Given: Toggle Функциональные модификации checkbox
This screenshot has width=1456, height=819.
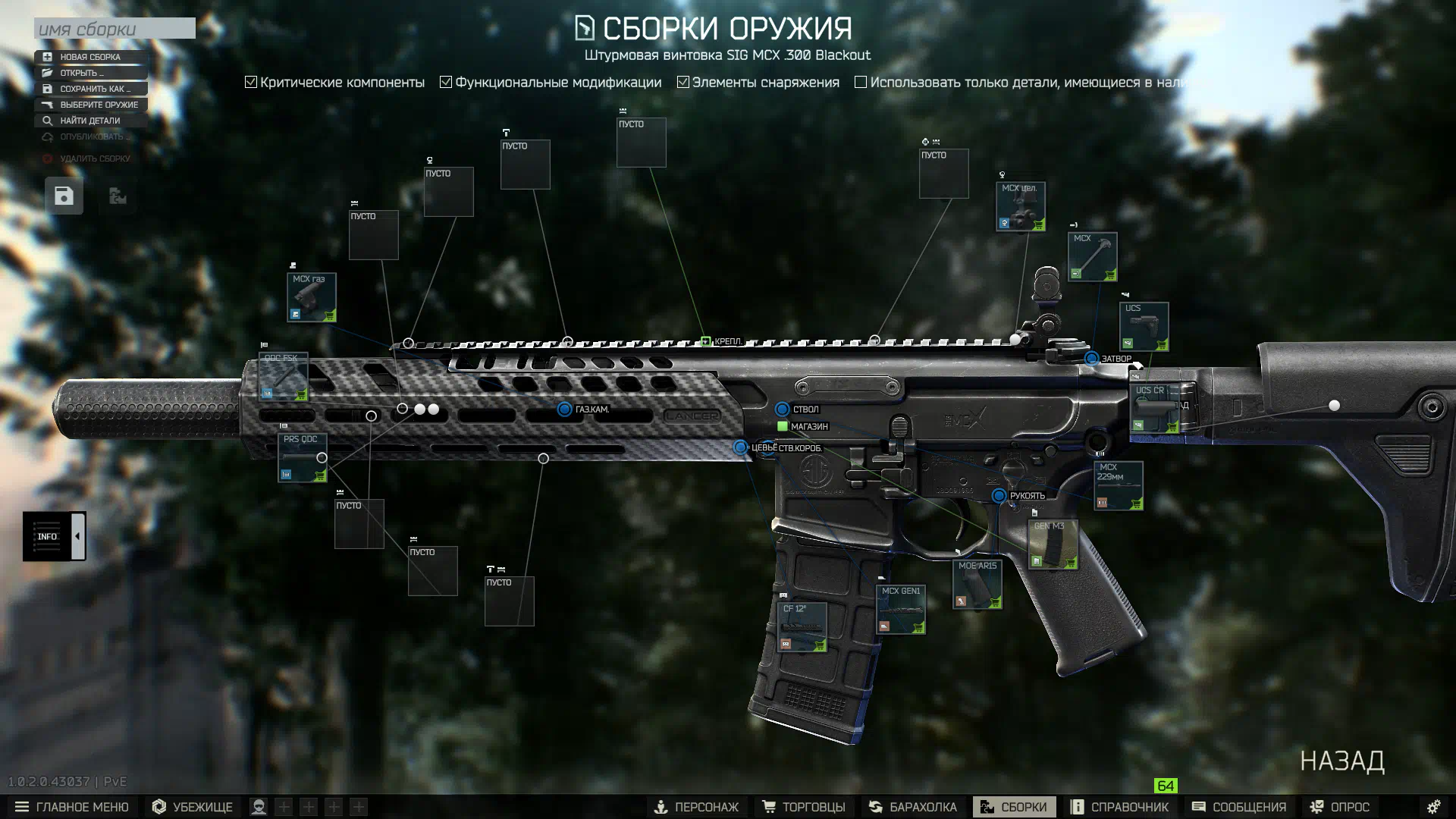Looking at the screenshot, I should click(x=446, y=82).
